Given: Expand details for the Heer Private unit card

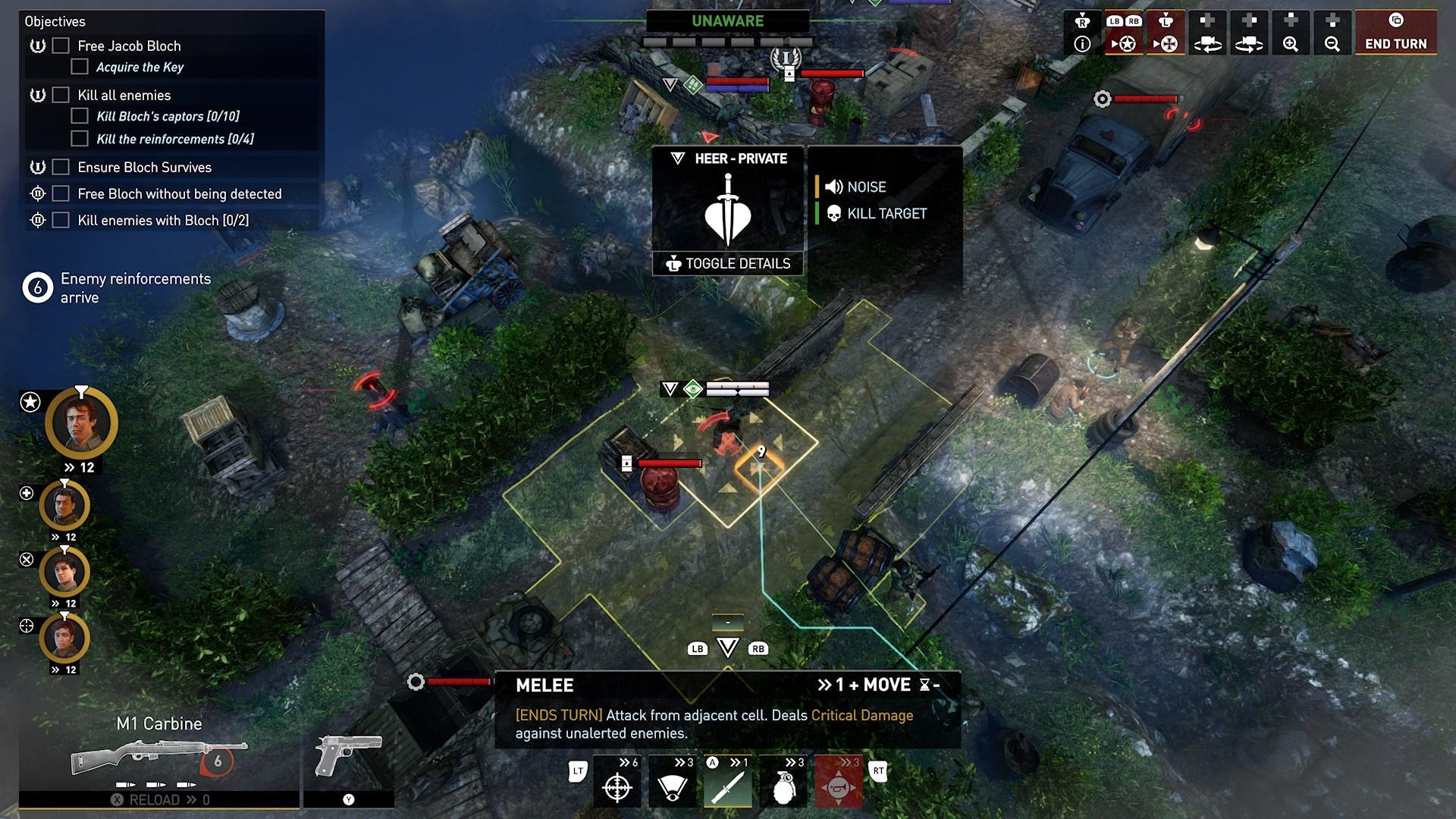Looking at the screenshot, I should [x=727, y=264].
